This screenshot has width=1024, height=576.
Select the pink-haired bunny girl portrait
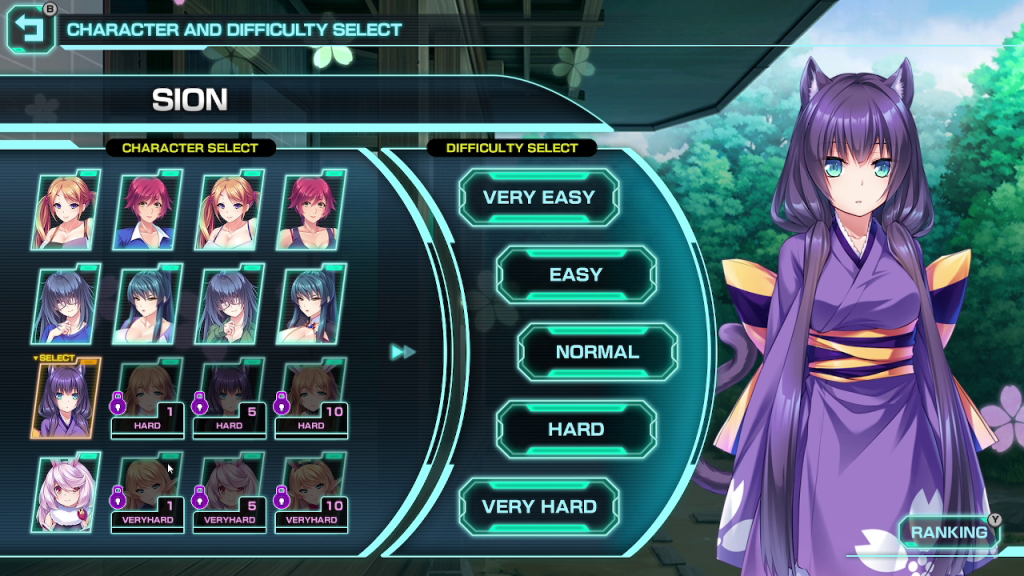[68, 493]
